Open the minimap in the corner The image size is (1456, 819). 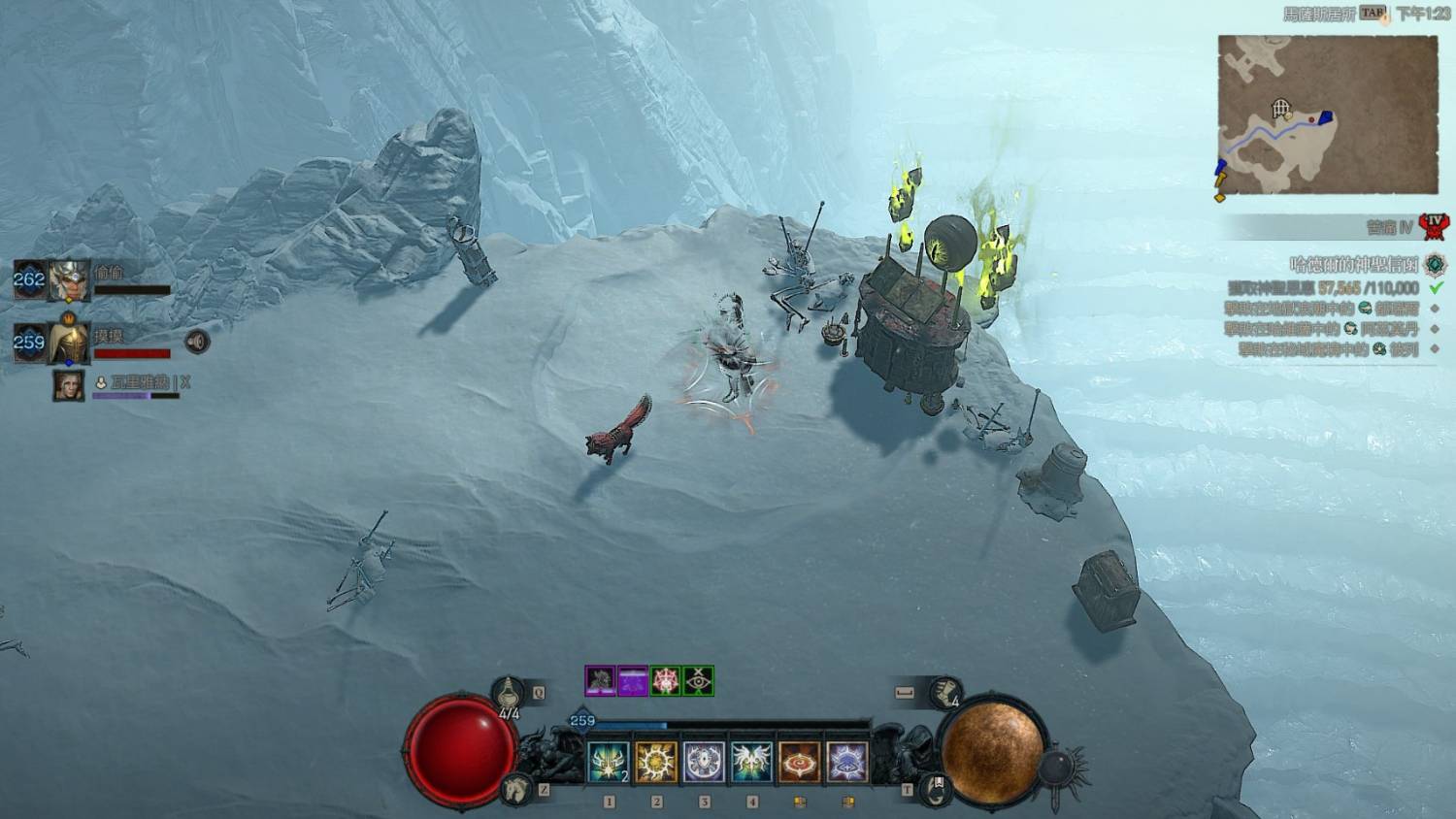1327,115
